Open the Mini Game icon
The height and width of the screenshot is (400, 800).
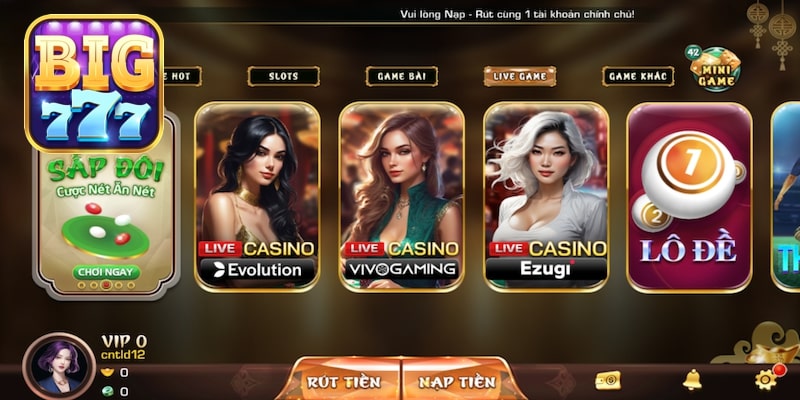716,69
